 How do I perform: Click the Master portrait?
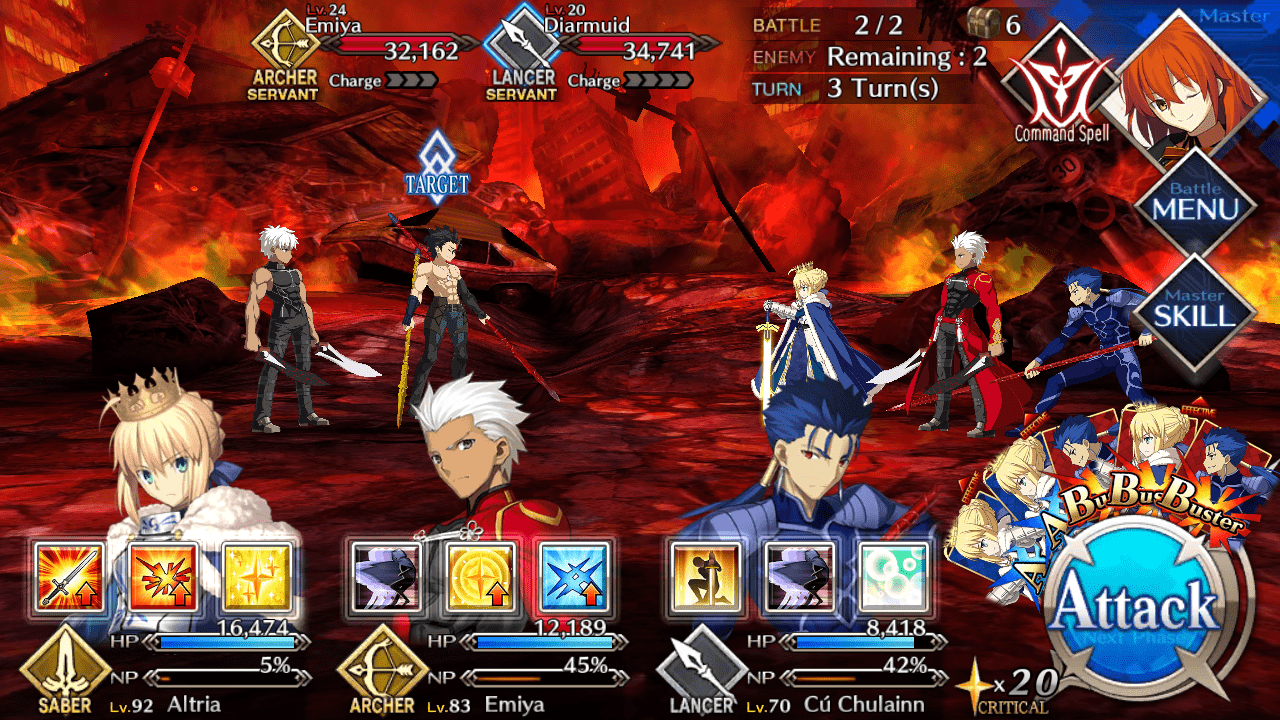click(x=1195, y=85)
